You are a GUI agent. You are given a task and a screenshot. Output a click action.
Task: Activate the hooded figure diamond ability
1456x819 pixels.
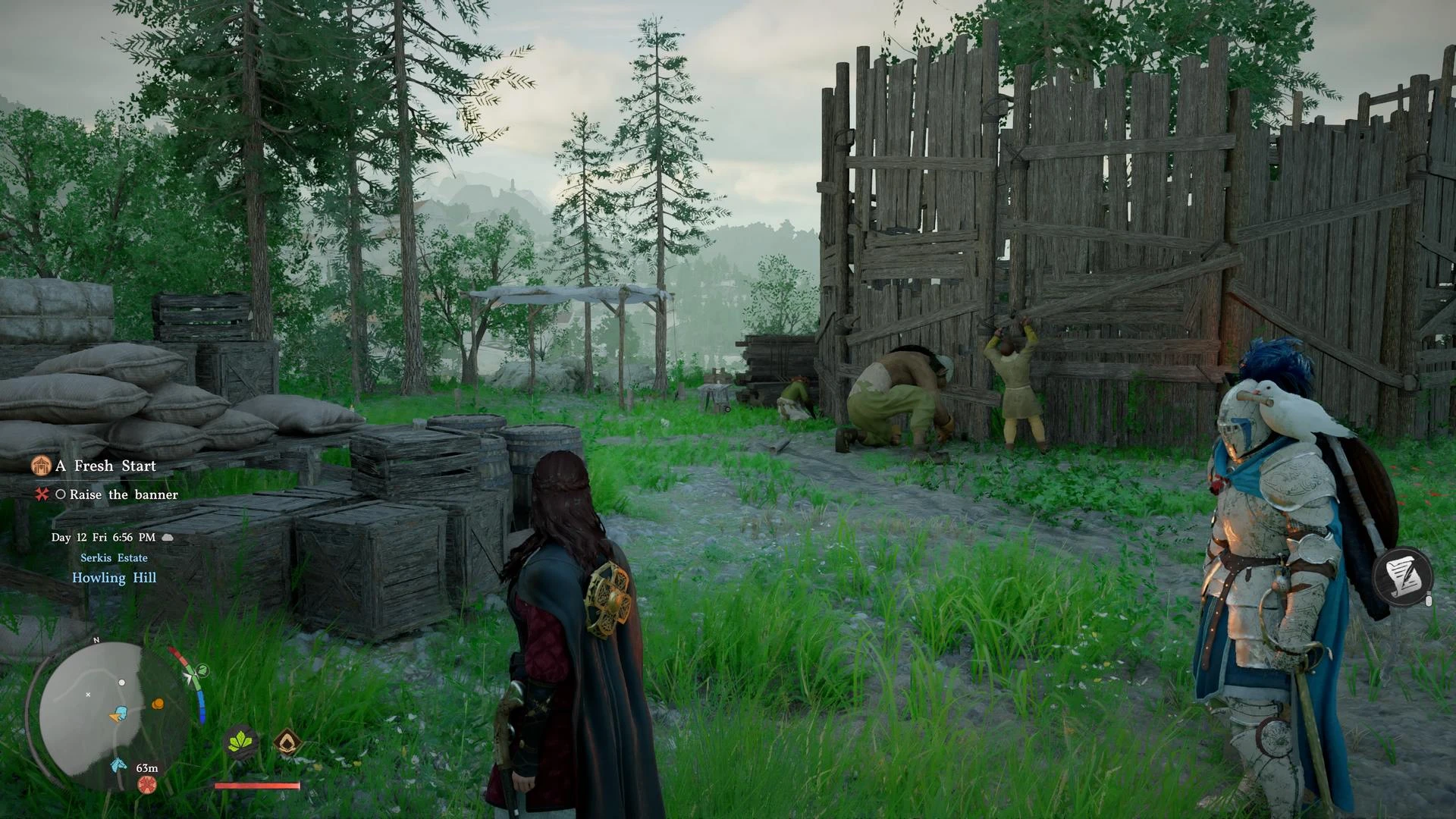tap(287, 741)
